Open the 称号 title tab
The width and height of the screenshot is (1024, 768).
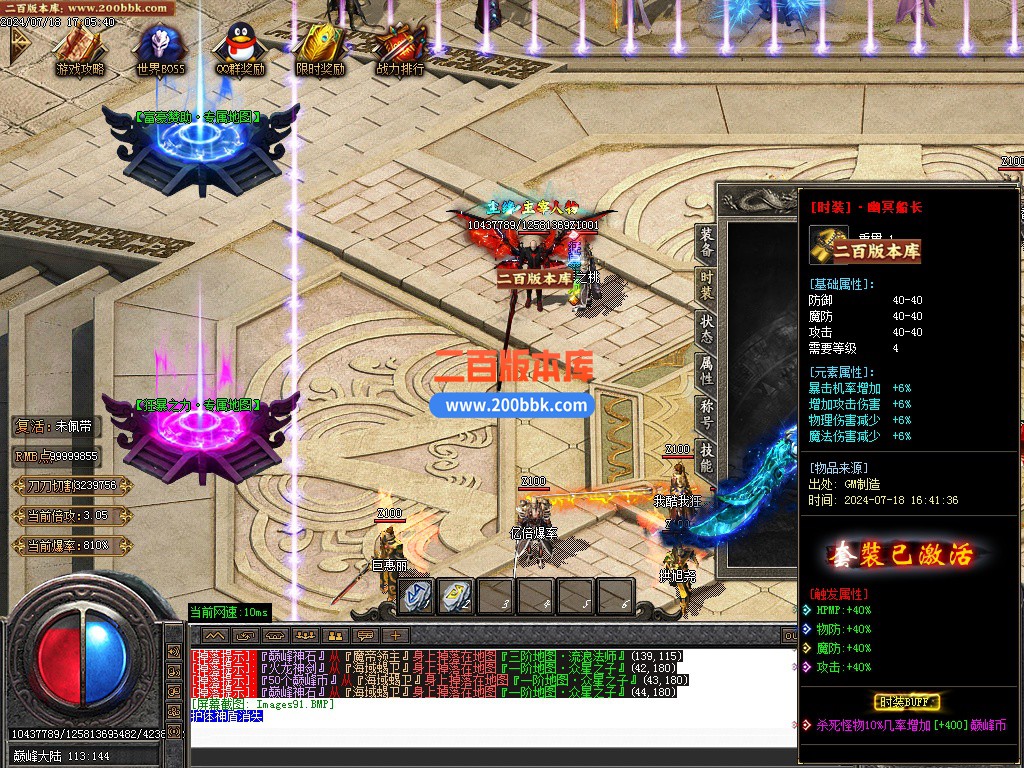coord(707,415)
